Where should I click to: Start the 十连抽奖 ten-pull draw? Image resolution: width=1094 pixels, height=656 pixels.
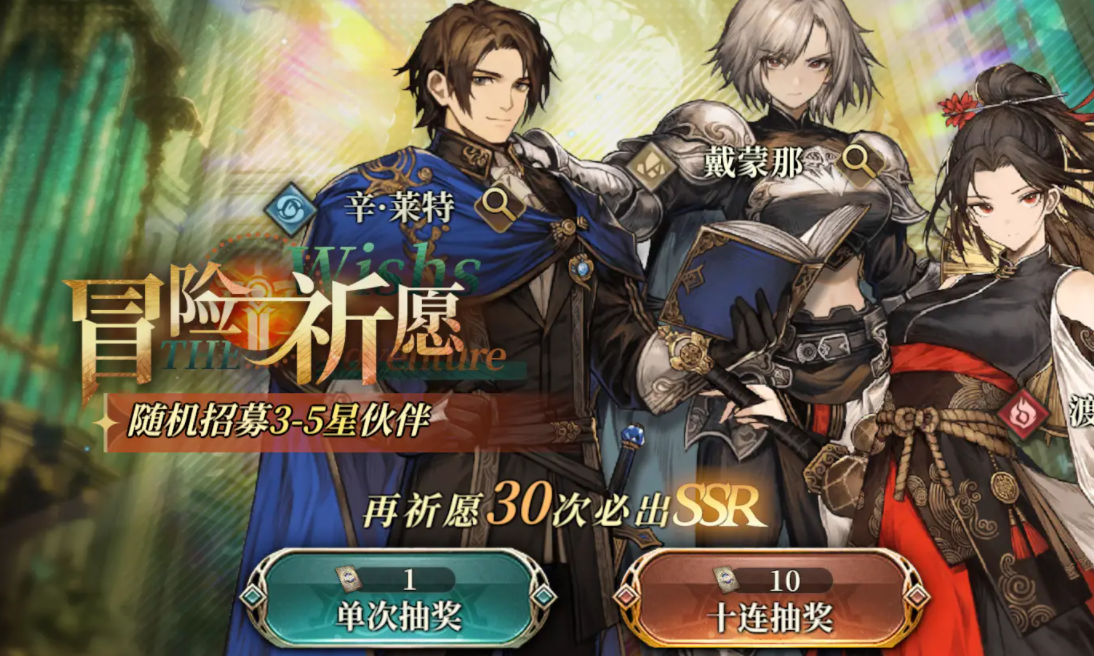click(770, 602)
